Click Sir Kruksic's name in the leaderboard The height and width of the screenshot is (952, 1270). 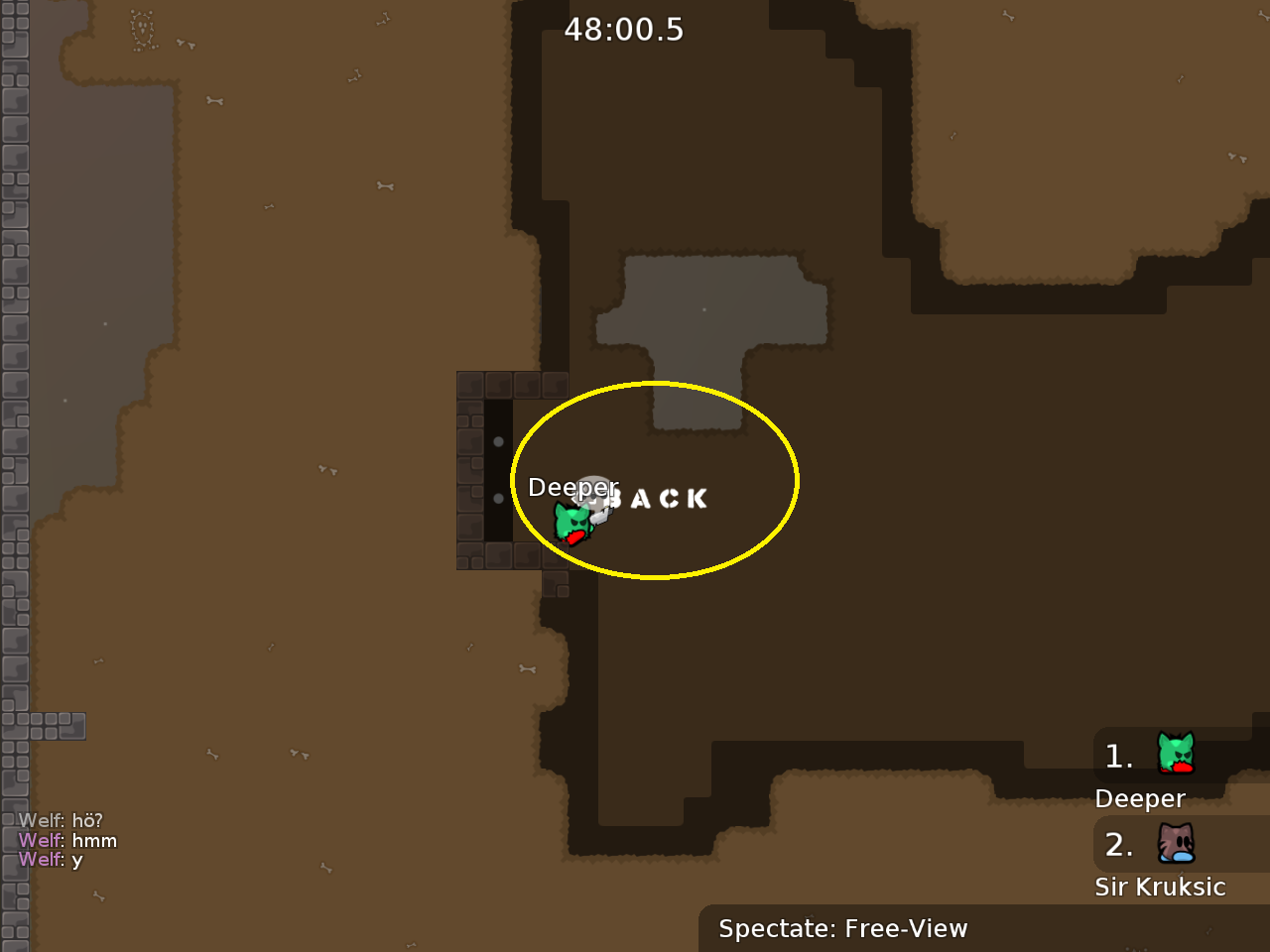(1161, 887)
